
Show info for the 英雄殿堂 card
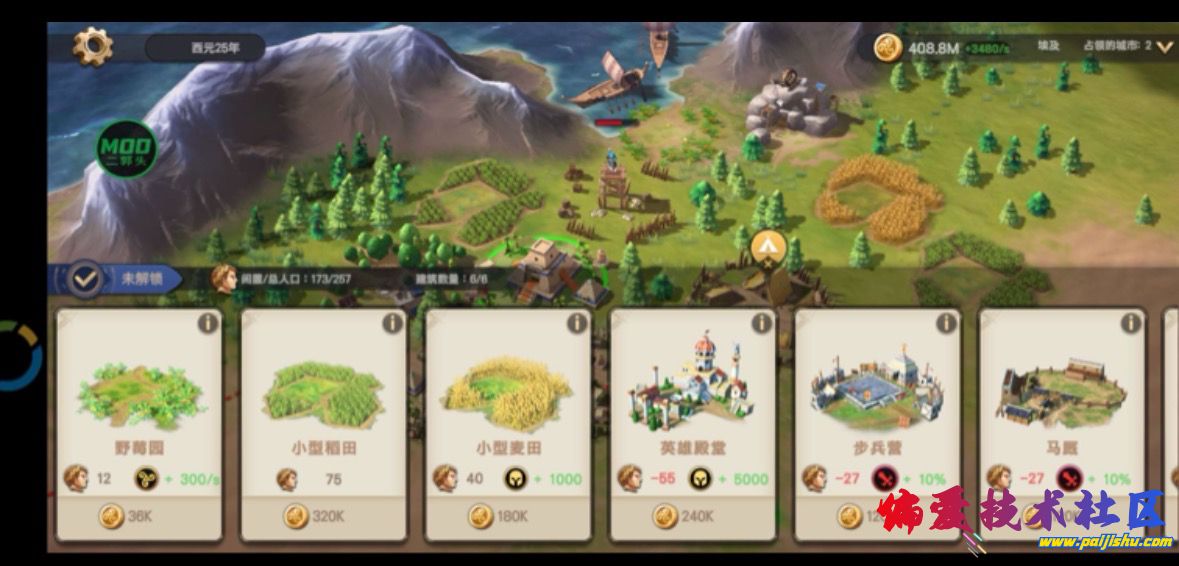click(762, 323)
